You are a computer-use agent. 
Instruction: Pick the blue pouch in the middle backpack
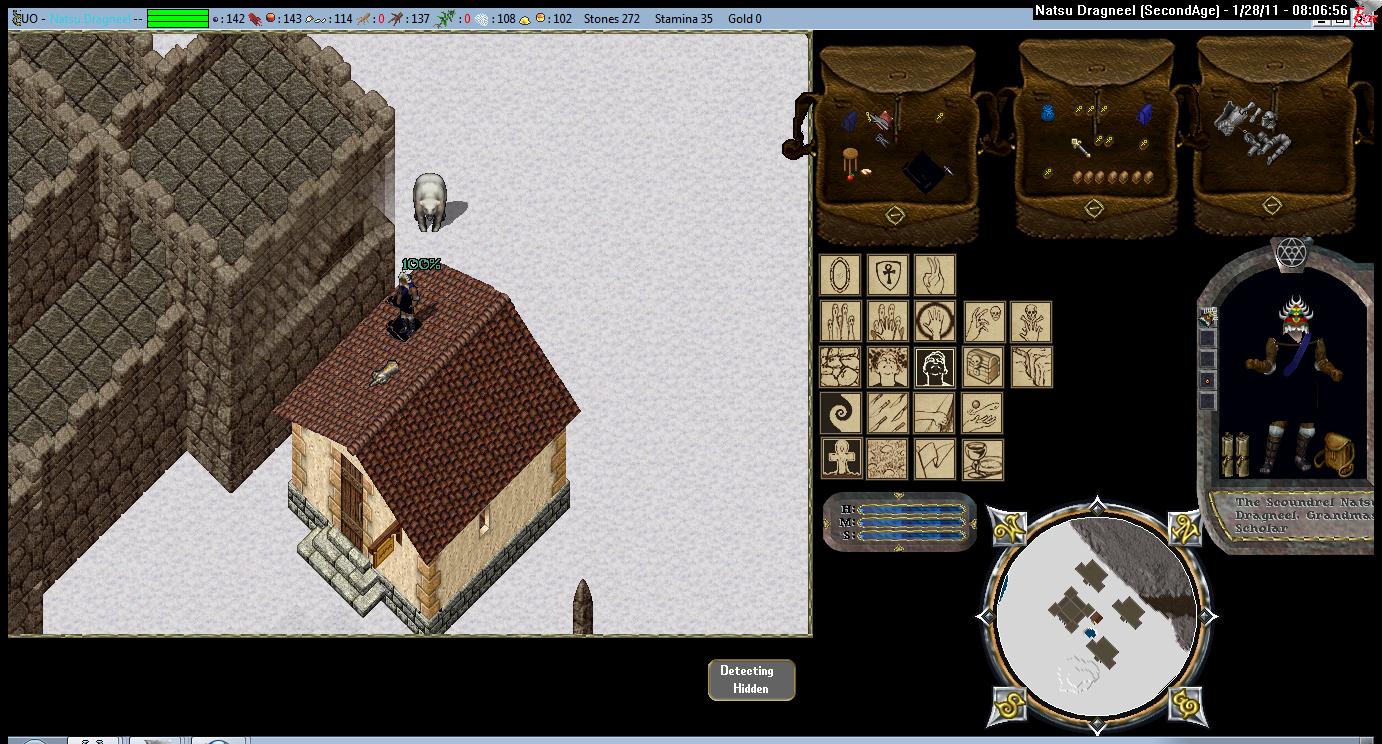[1048, 113]
